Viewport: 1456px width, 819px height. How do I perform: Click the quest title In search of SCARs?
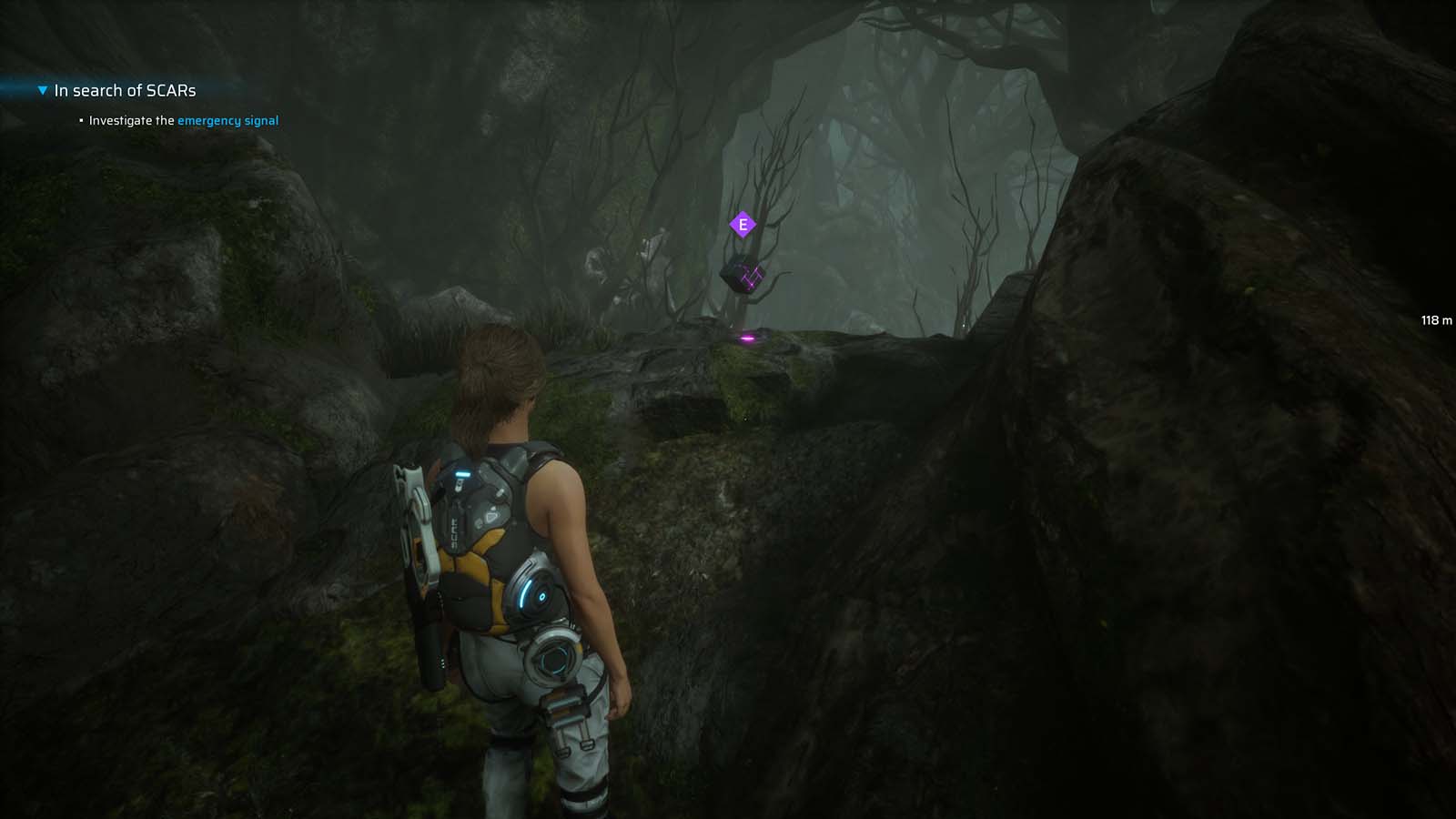[x=125, y=90]
